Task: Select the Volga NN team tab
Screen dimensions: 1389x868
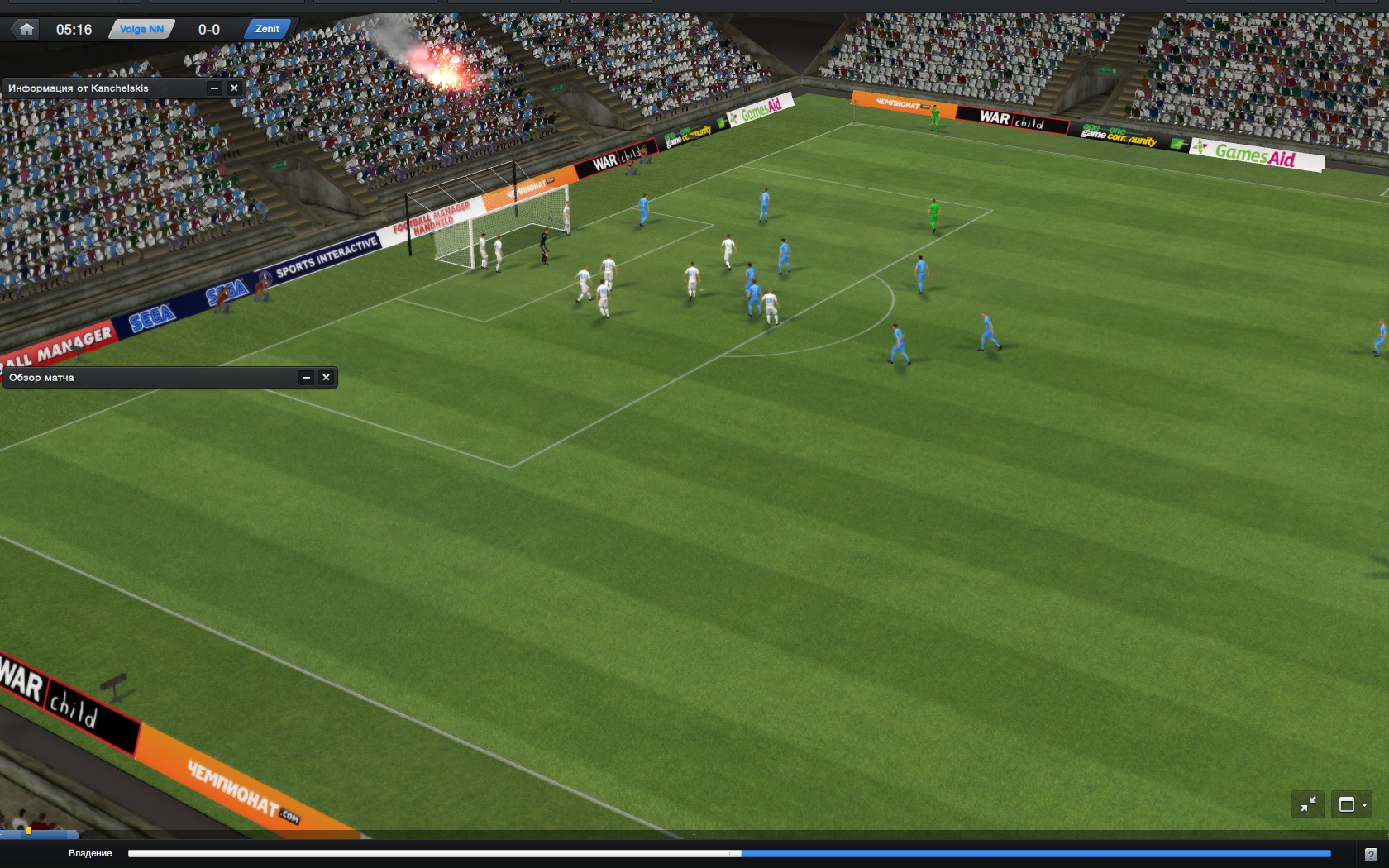Action: click(141, 30)
